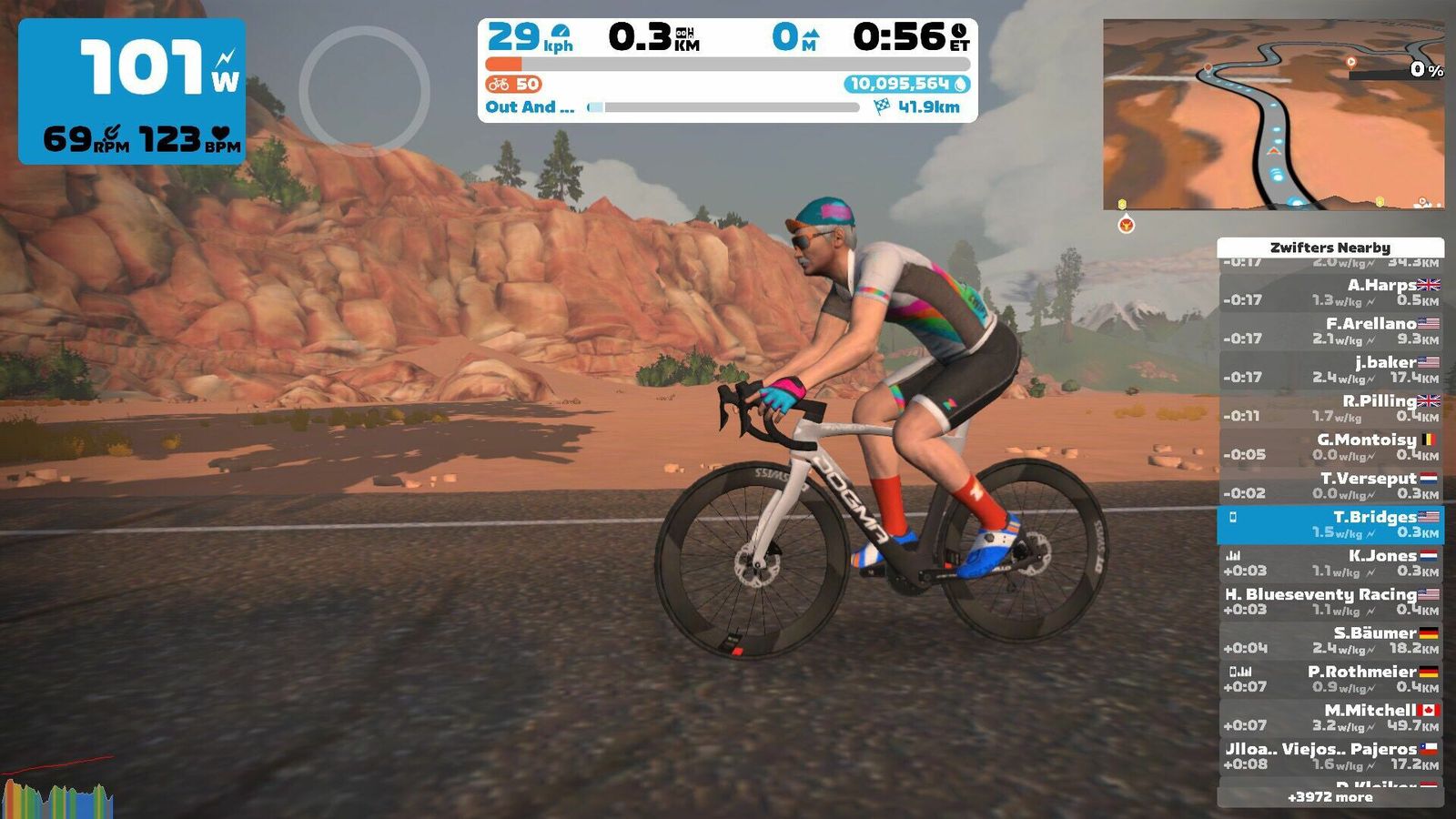Select A.Harps in the nearby riders list
The height and width of the screenshot is (819, 1456).
(x=1330, y=292)
